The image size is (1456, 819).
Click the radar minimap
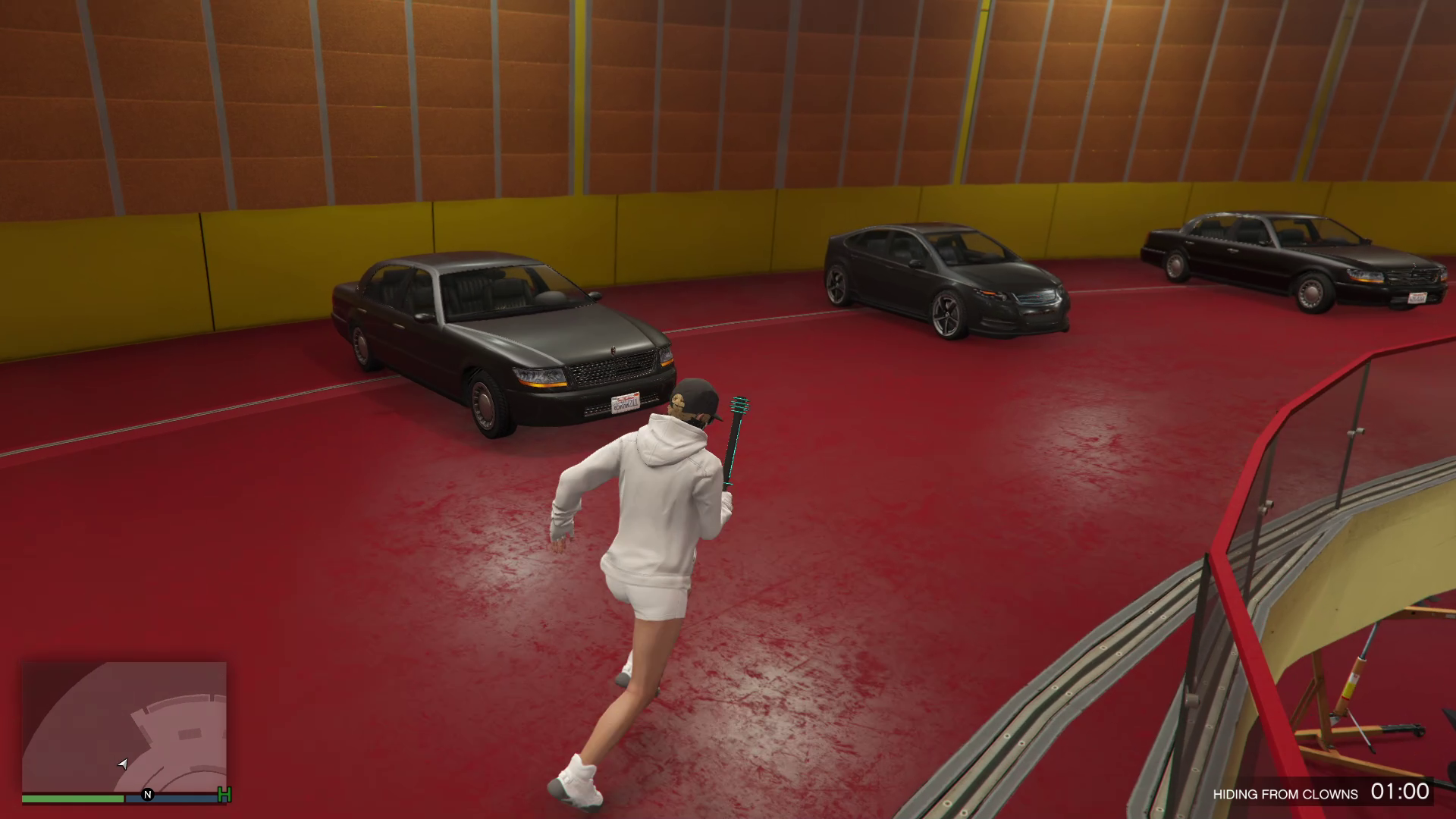(x=124, y=726)
